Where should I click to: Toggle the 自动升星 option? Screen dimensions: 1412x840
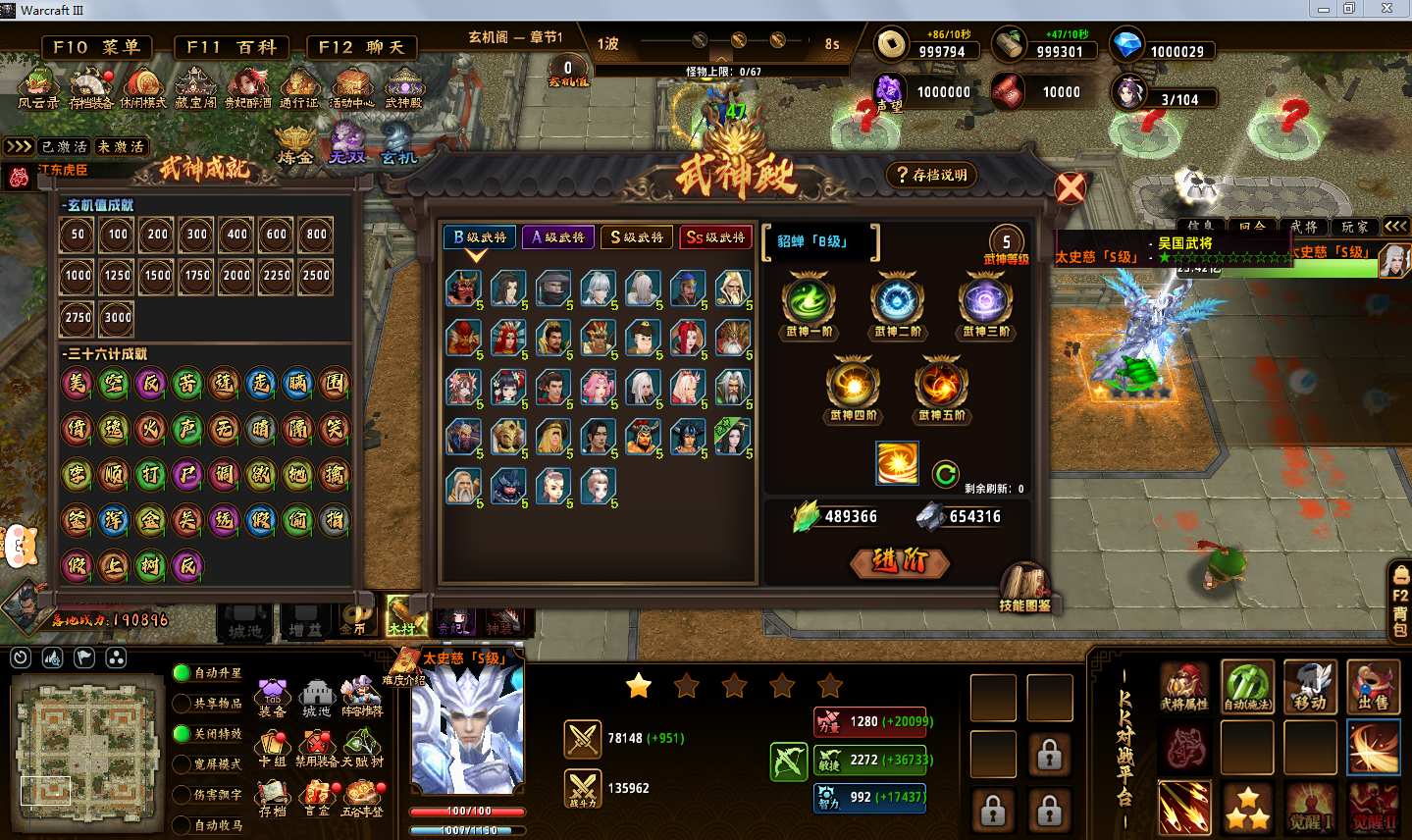(x=182, y=673)
